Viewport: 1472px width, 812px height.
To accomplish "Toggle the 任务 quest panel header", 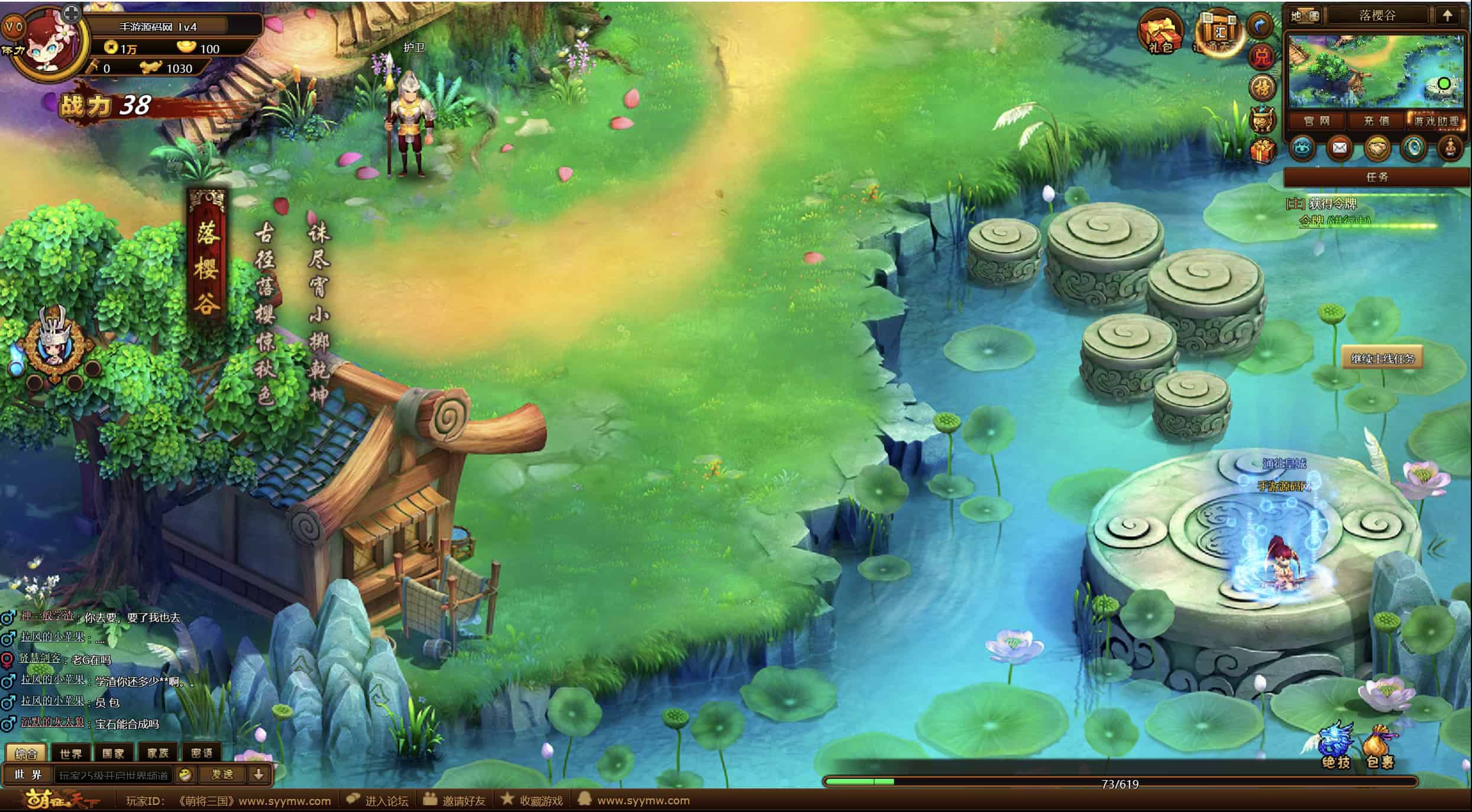I will click(1377, 177).
